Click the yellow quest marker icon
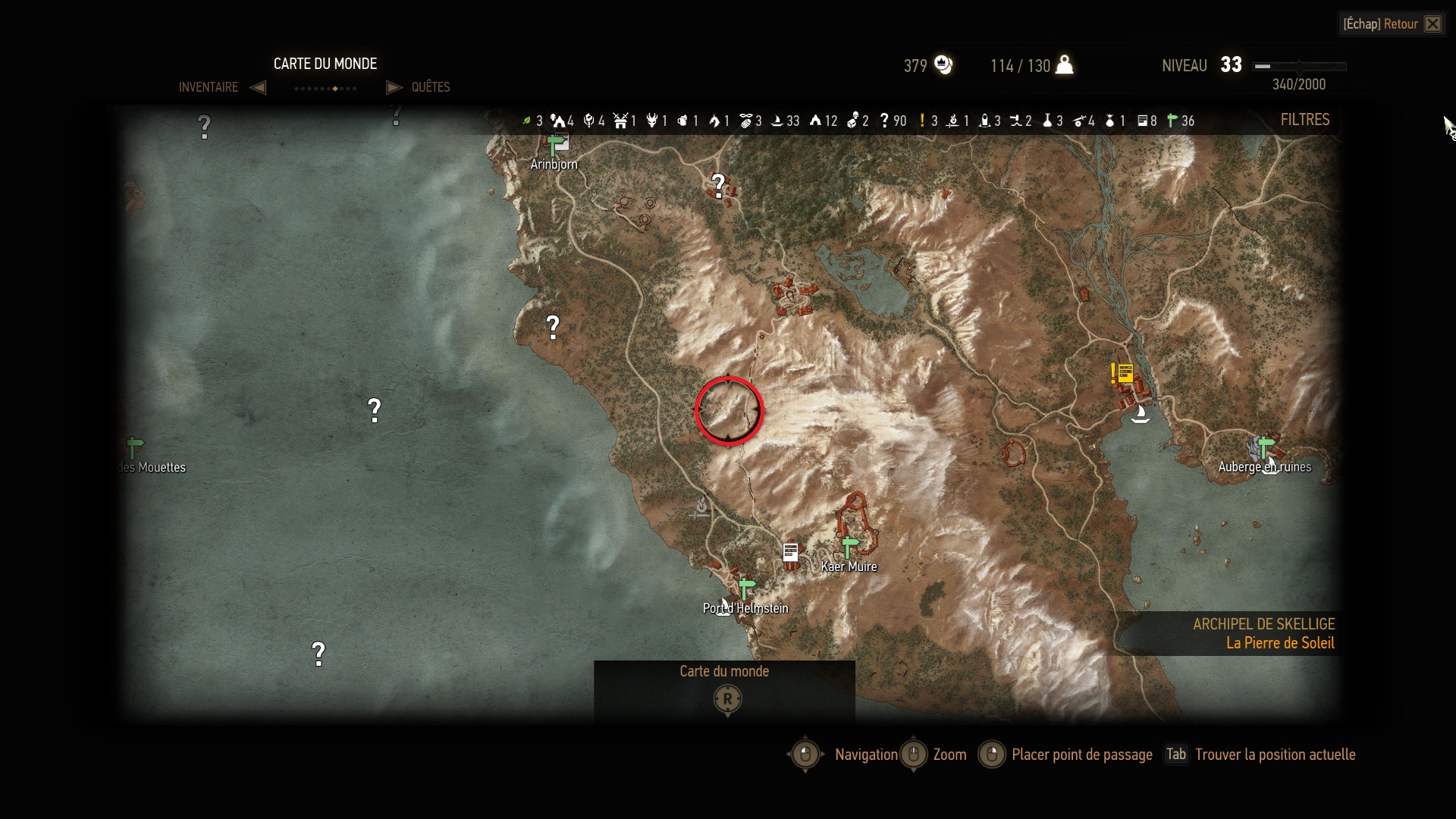This screenshot has width=1456, height=819. coord(1123,373)
